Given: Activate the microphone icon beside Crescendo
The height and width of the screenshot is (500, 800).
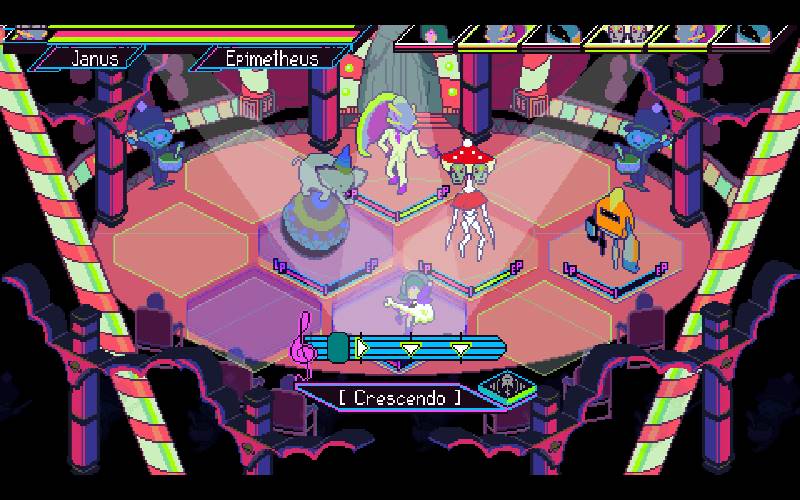Looking at the screenshot, I should tap(503, 386).
